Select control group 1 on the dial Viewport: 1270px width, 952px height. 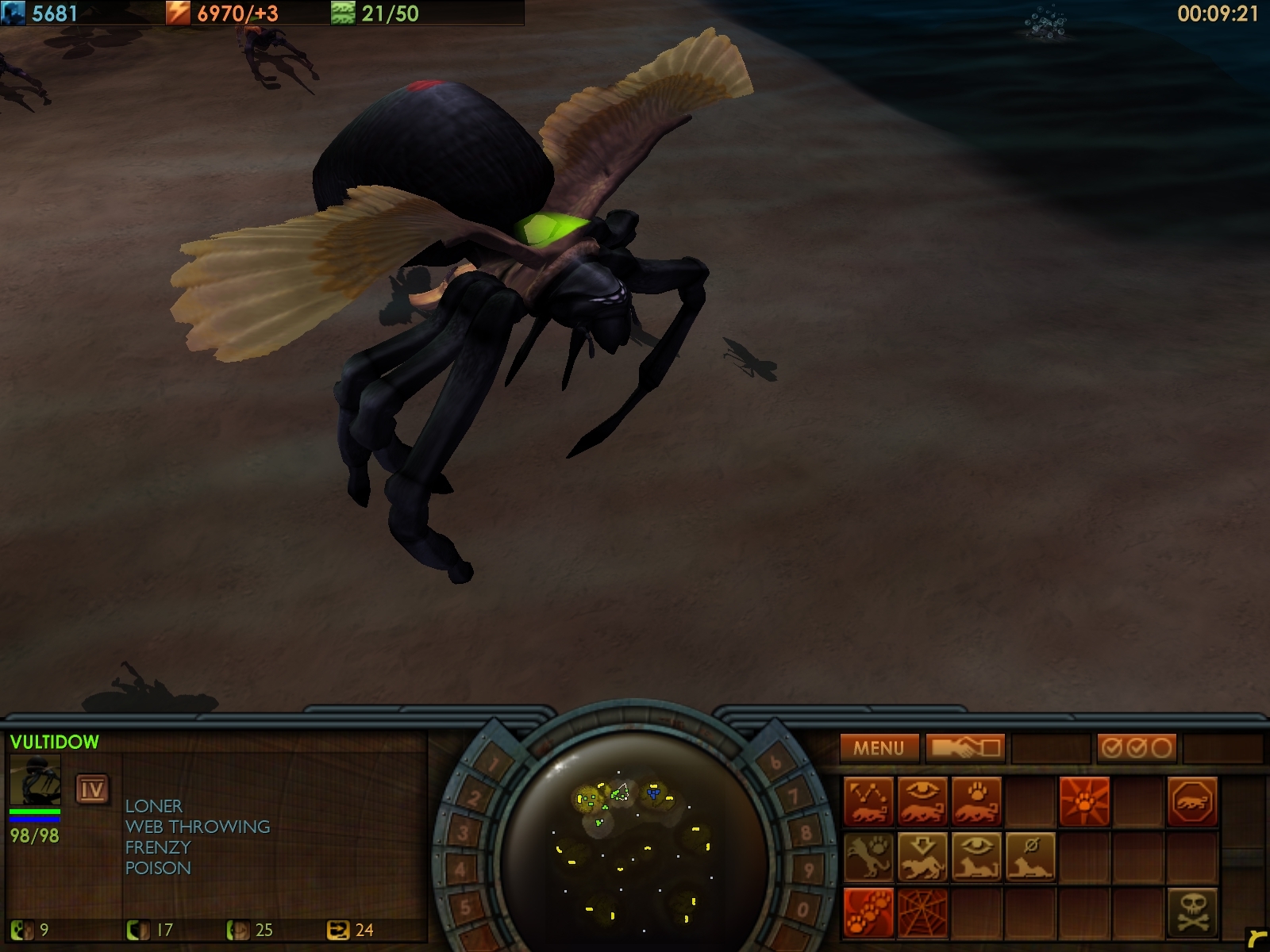click(494, 765)
